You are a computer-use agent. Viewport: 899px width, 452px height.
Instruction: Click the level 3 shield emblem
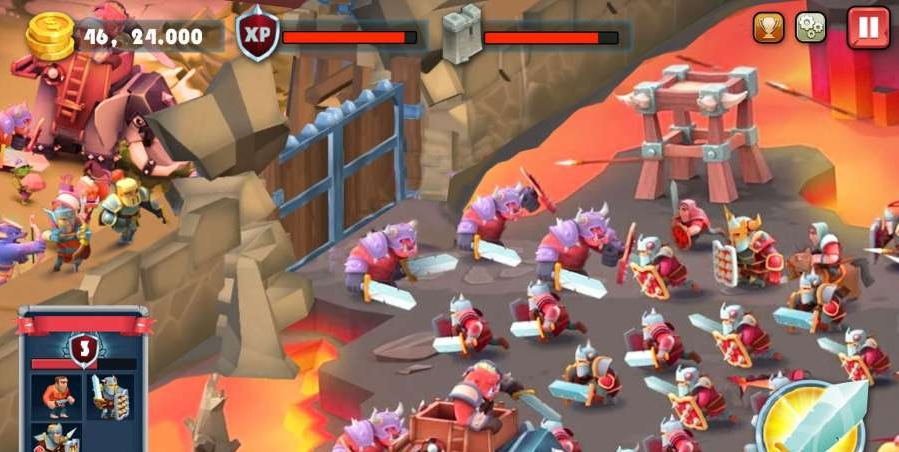point(84,349)
